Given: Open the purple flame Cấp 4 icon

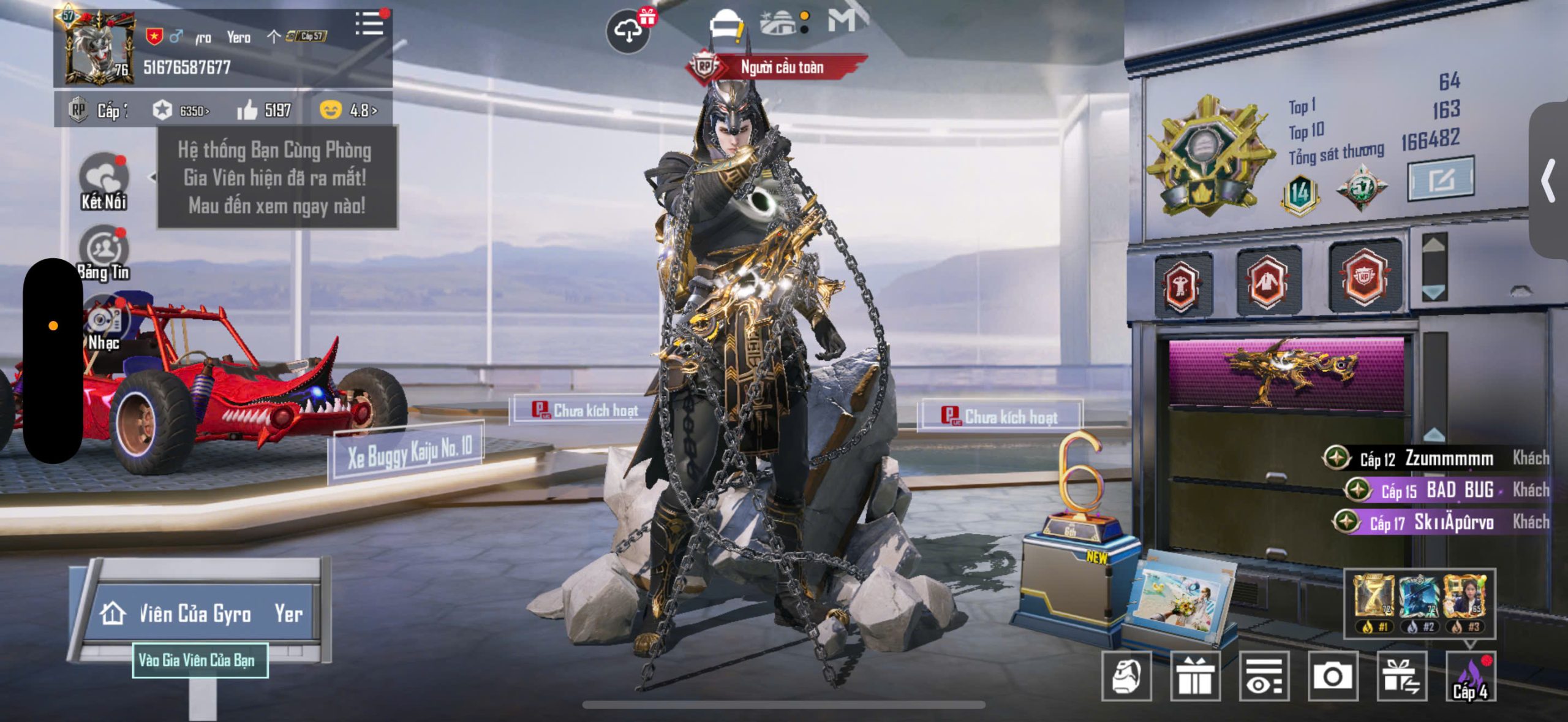Looking at the screenshot, I should 1470,677.
